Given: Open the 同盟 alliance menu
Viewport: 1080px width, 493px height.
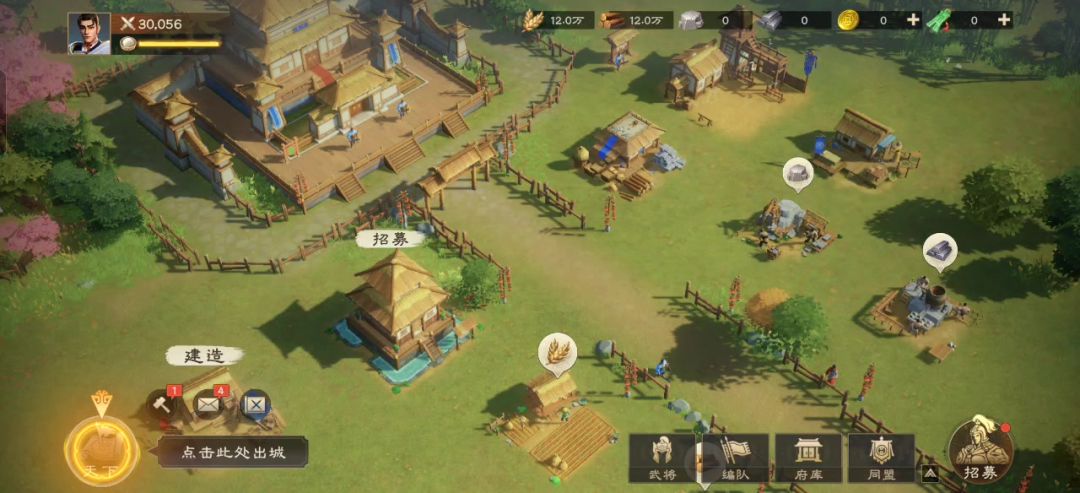Looking at the screenshot, I should tap(881, 459).
